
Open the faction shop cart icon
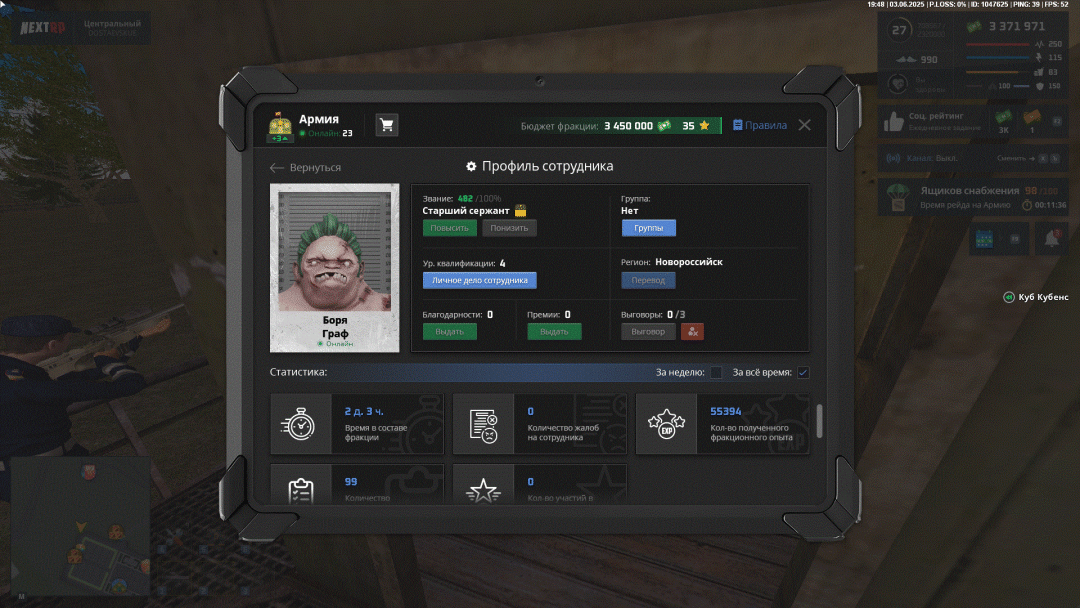point(387,125)
